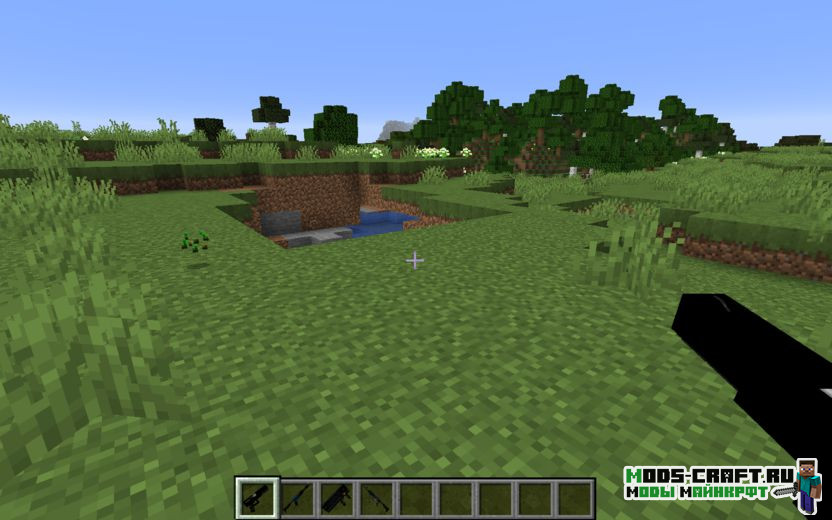Select the black pistol in the highlighted hotbar slot
Image resolution: width=832 pixels, height=520 pixels.
point(257,498)
